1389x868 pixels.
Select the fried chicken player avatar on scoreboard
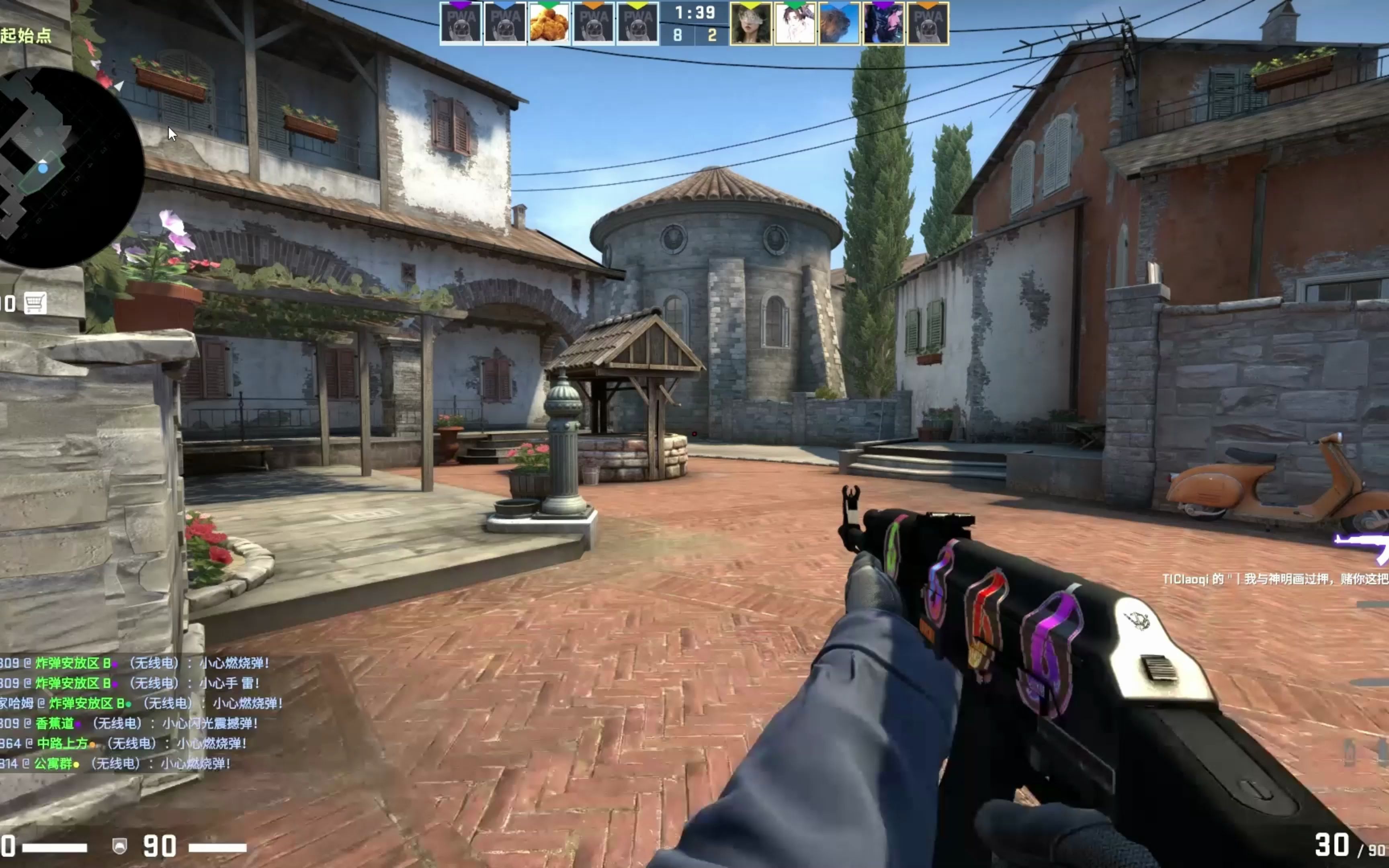pyautogui.click(x=550, y=26)
